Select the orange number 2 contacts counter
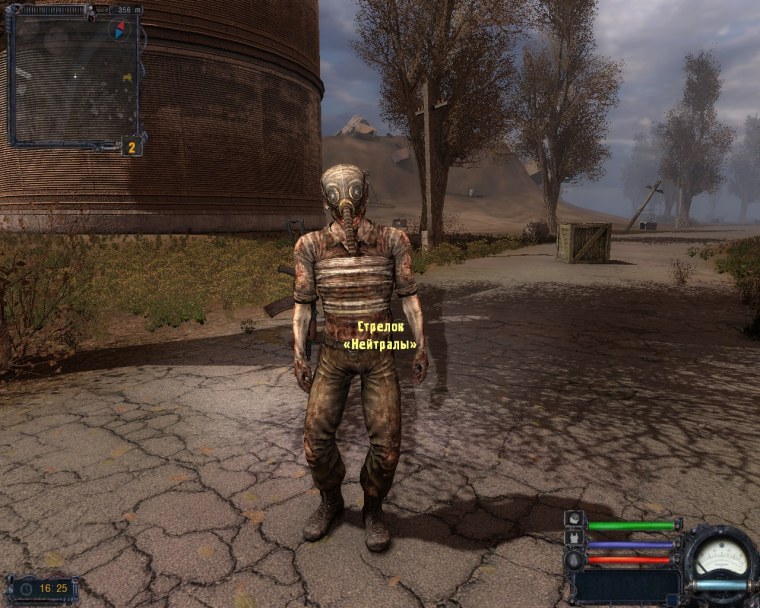 [132, 146]
